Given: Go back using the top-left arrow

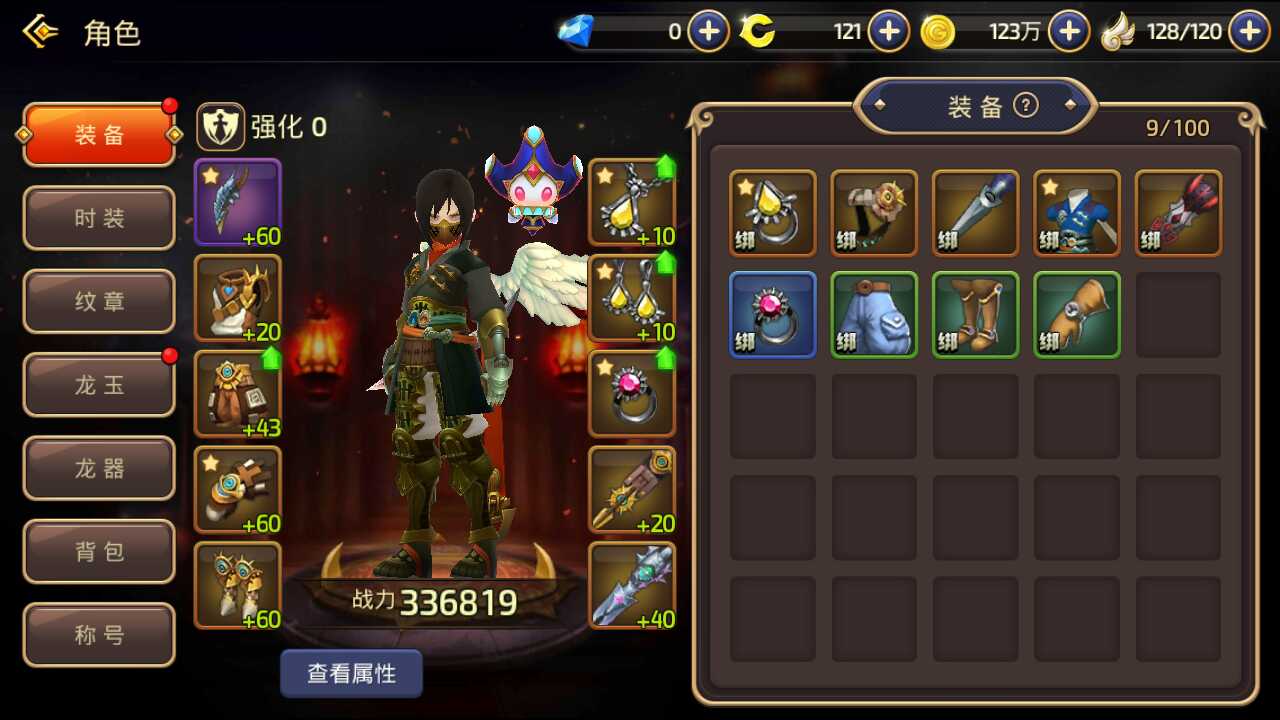Looking at the screenshot, I should click(40, 32).
